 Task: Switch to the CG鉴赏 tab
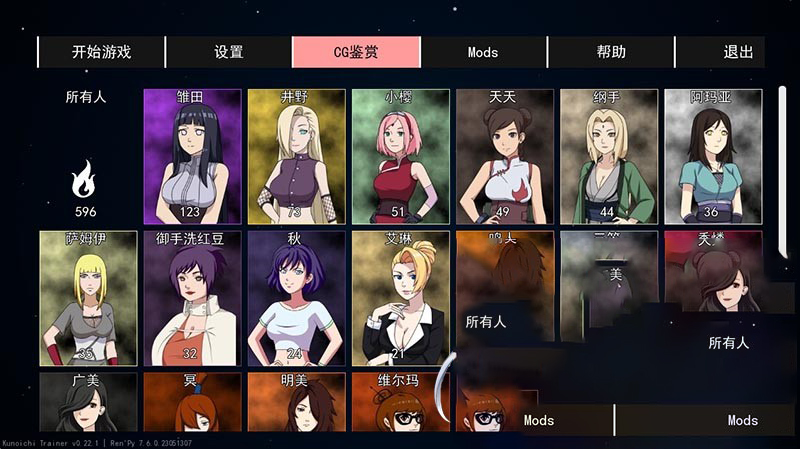pos(356,52)
